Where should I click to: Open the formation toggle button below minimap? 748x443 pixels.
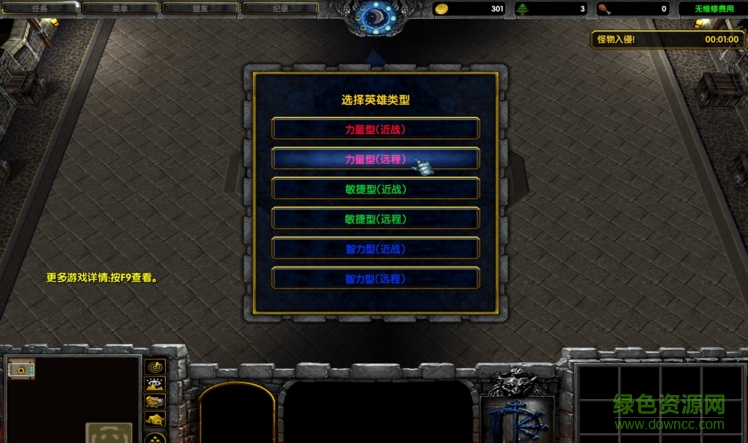(155, 437)
